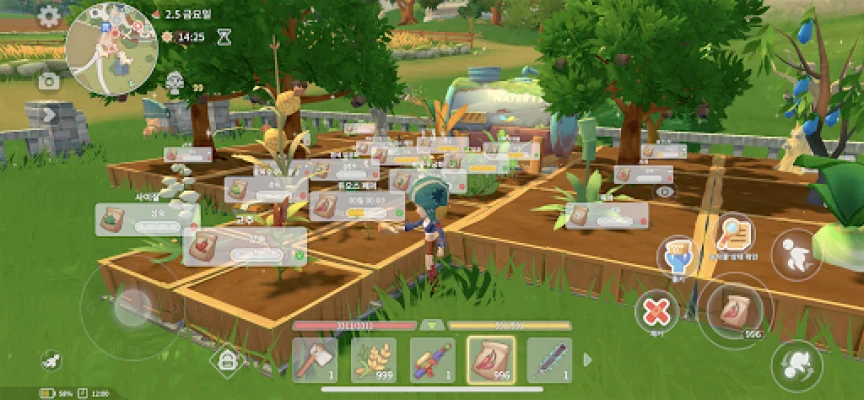Select the highlighted seed bag hotbar slot
This screenshot has height=400, width=864.
491,360
